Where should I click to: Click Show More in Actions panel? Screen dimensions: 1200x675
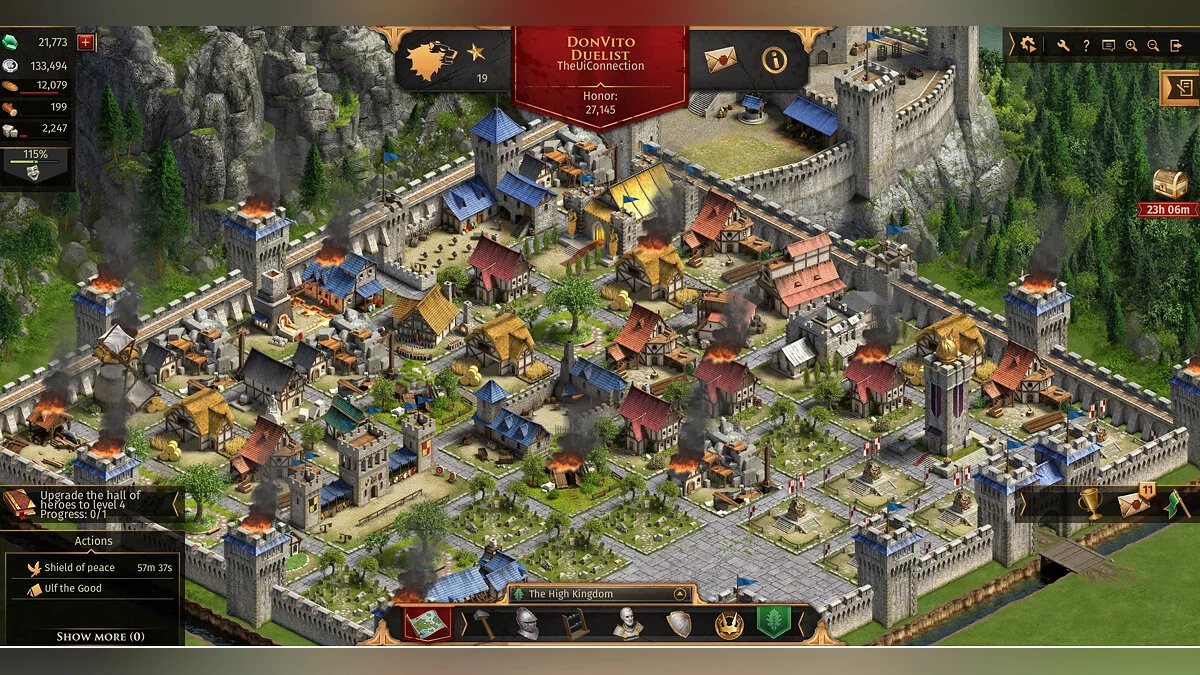[x=100, y=636]
